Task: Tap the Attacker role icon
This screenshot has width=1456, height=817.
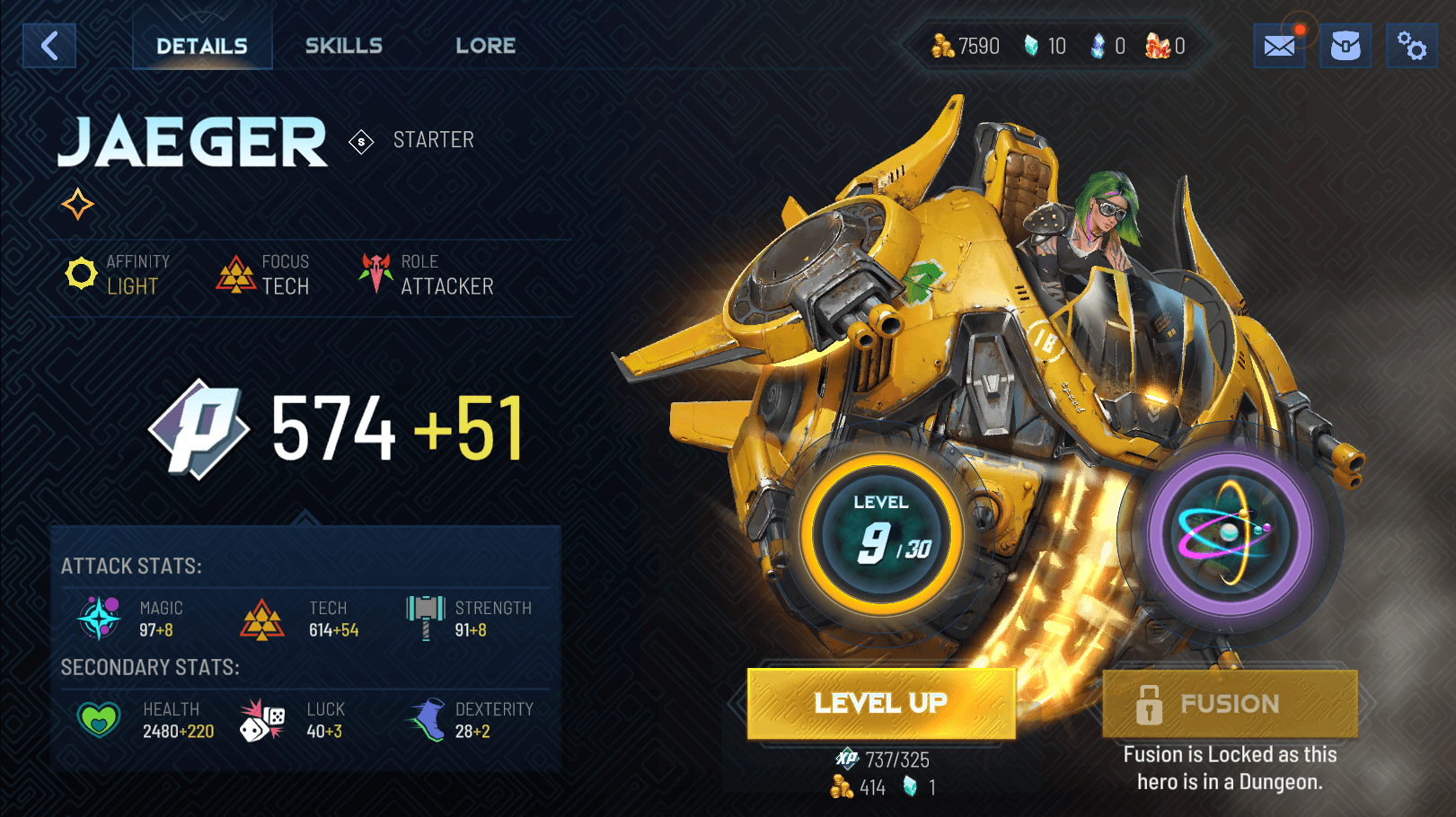Action: click(376, 273)
